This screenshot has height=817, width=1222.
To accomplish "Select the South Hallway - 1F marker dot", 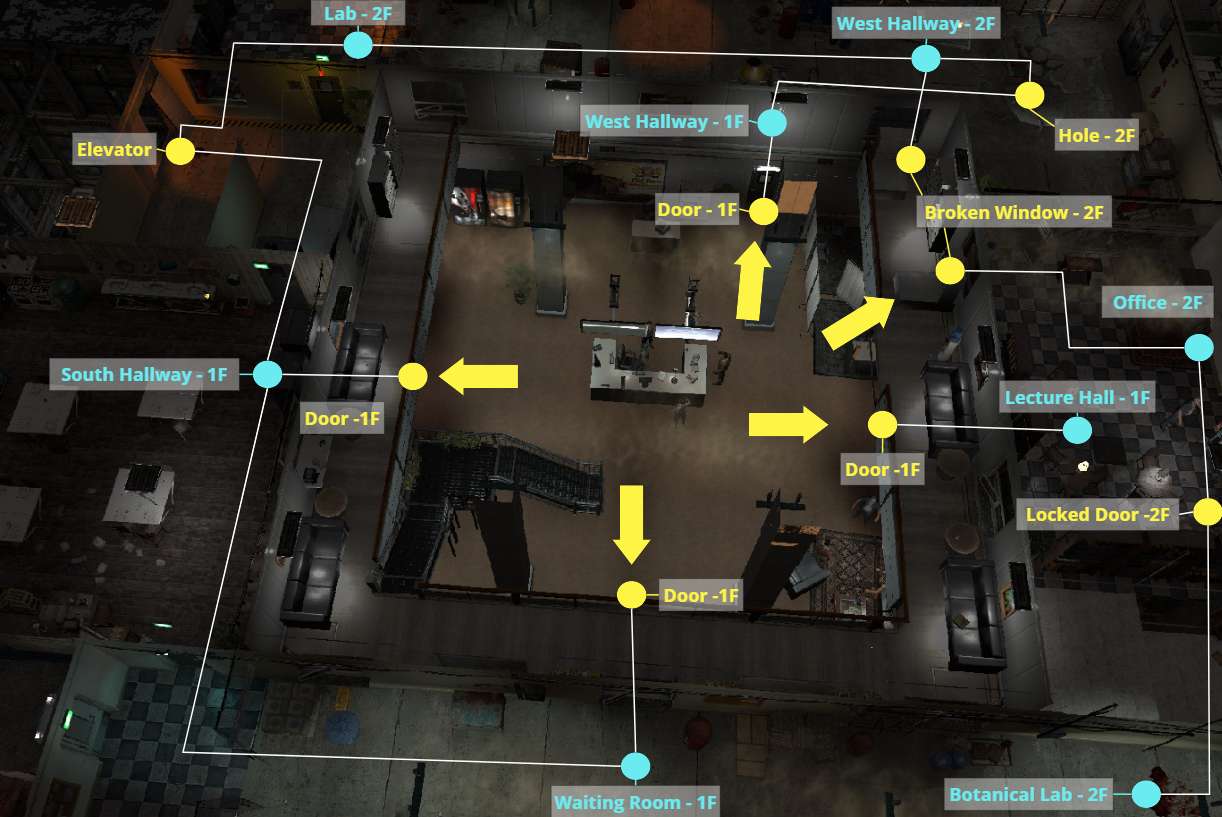I will coord(267,375).
